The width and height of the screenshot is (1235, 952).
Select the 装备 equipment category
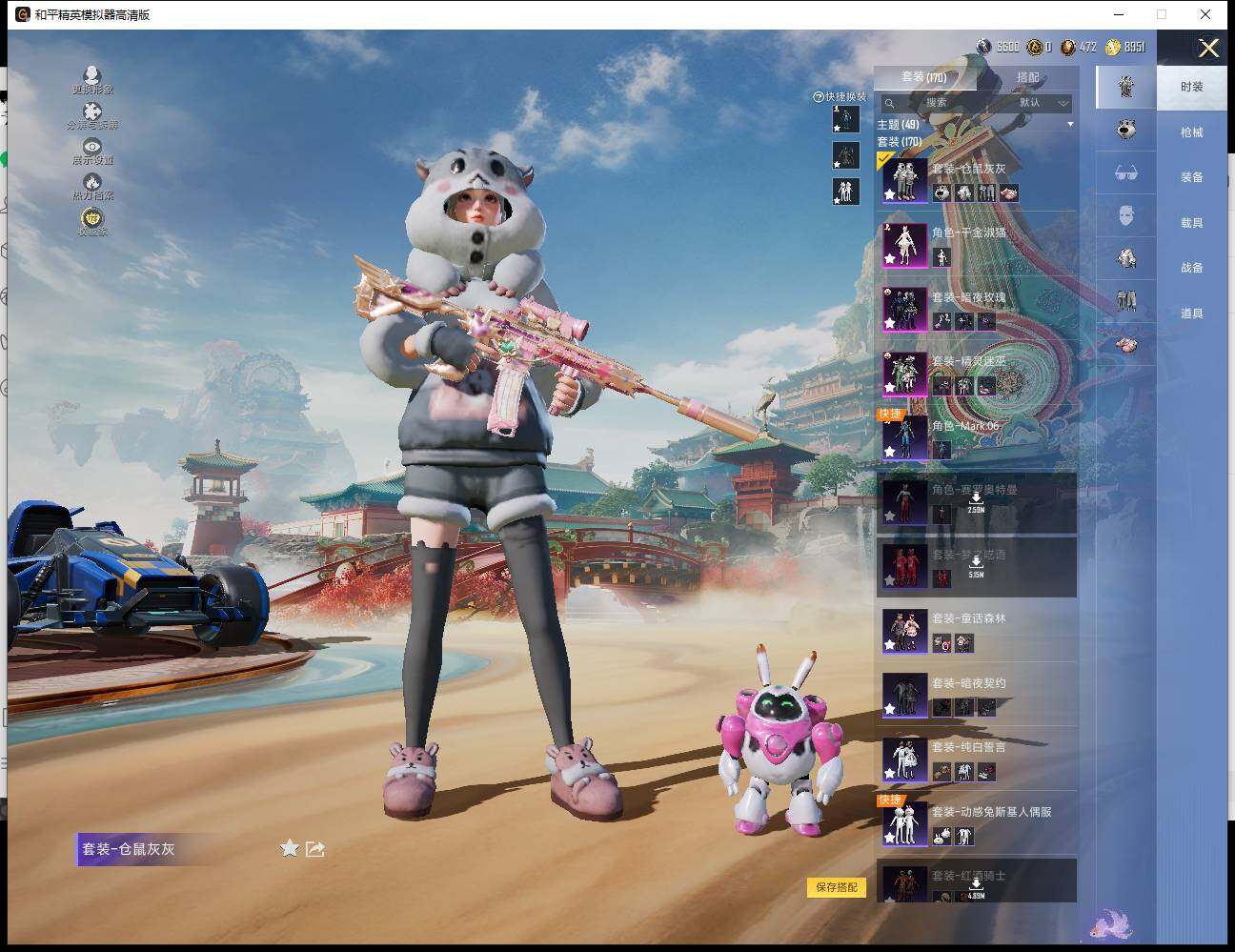coord(1191,177)
